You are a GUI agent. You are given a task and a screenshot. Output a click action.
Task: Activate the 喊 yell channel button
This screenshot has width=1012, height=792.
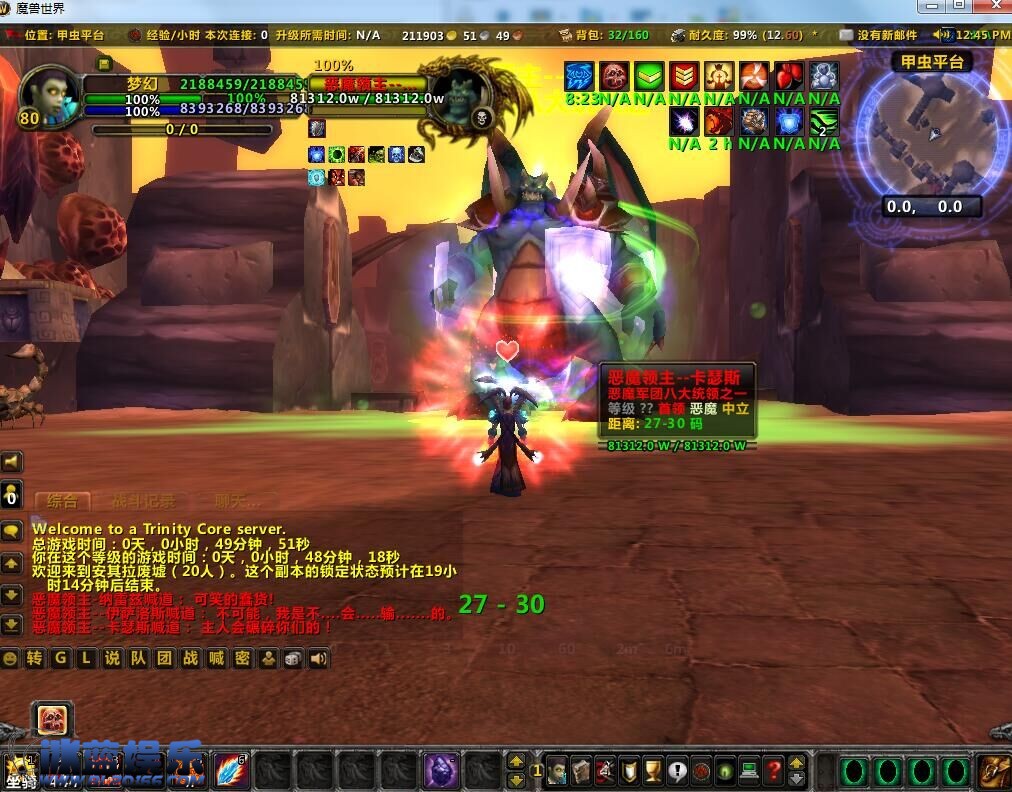(216, 658)
